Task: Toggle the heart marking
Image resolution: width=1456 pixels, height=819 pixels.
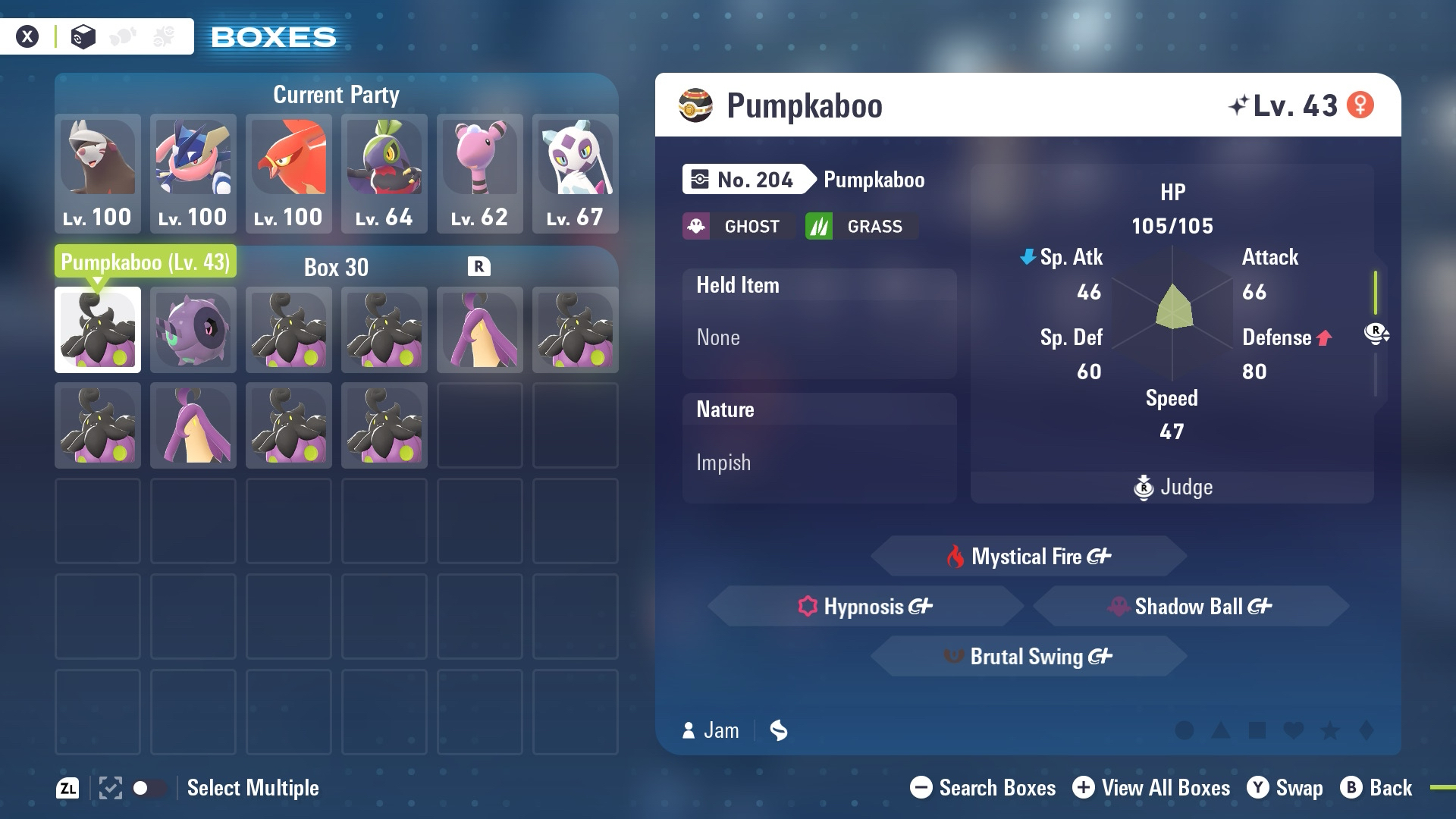Action: click(x=1294, y=730)
